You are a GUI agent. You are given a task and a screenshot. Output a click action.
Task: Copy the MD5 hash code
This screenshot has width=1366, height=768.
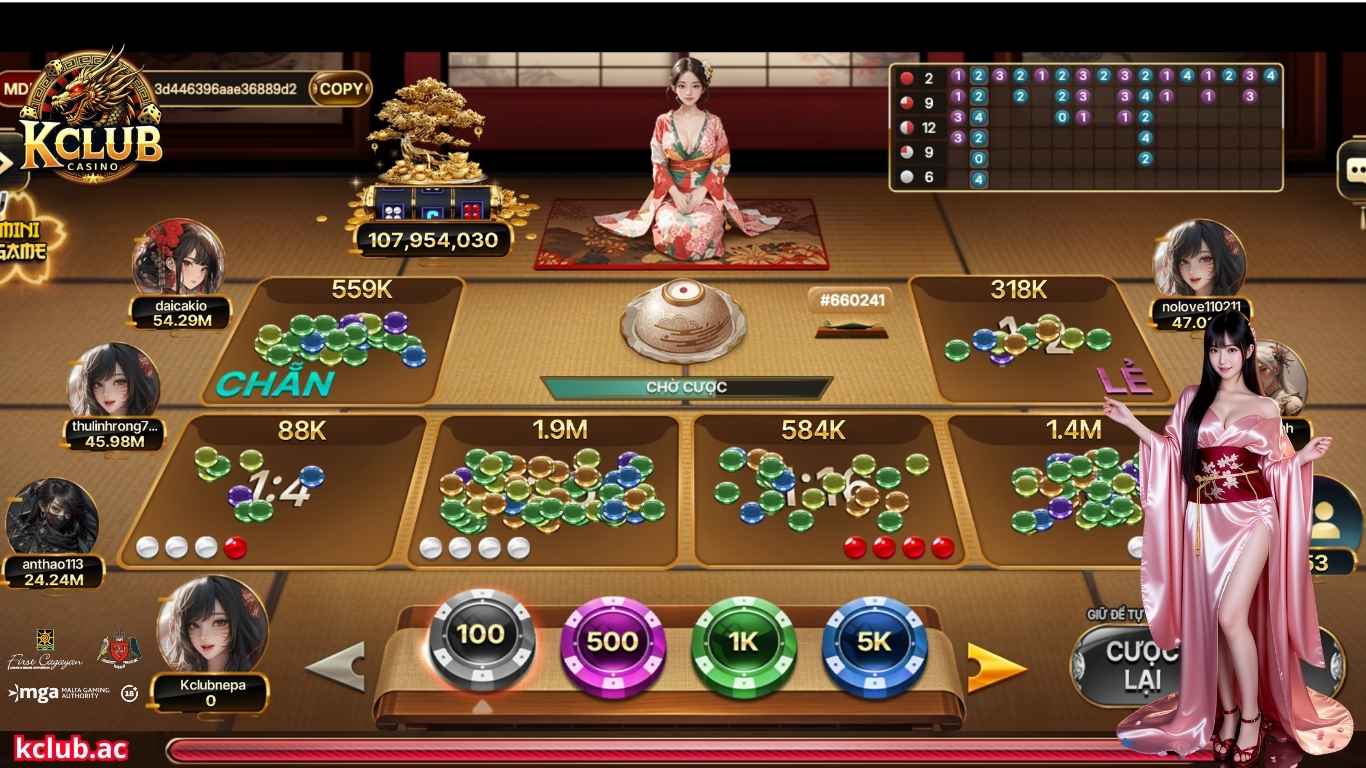tap(340, 89)
